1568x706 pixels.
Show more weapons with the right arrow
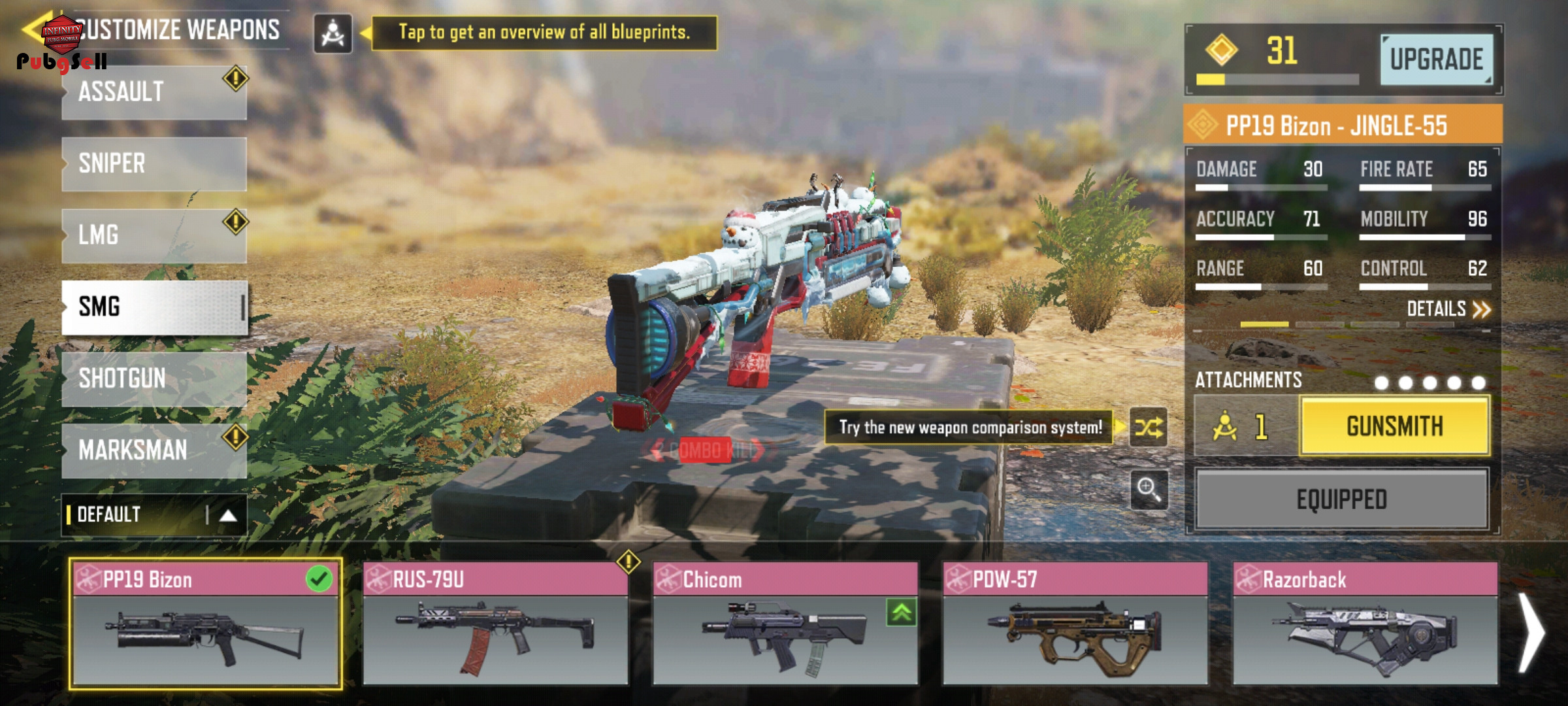point(1531,632)
